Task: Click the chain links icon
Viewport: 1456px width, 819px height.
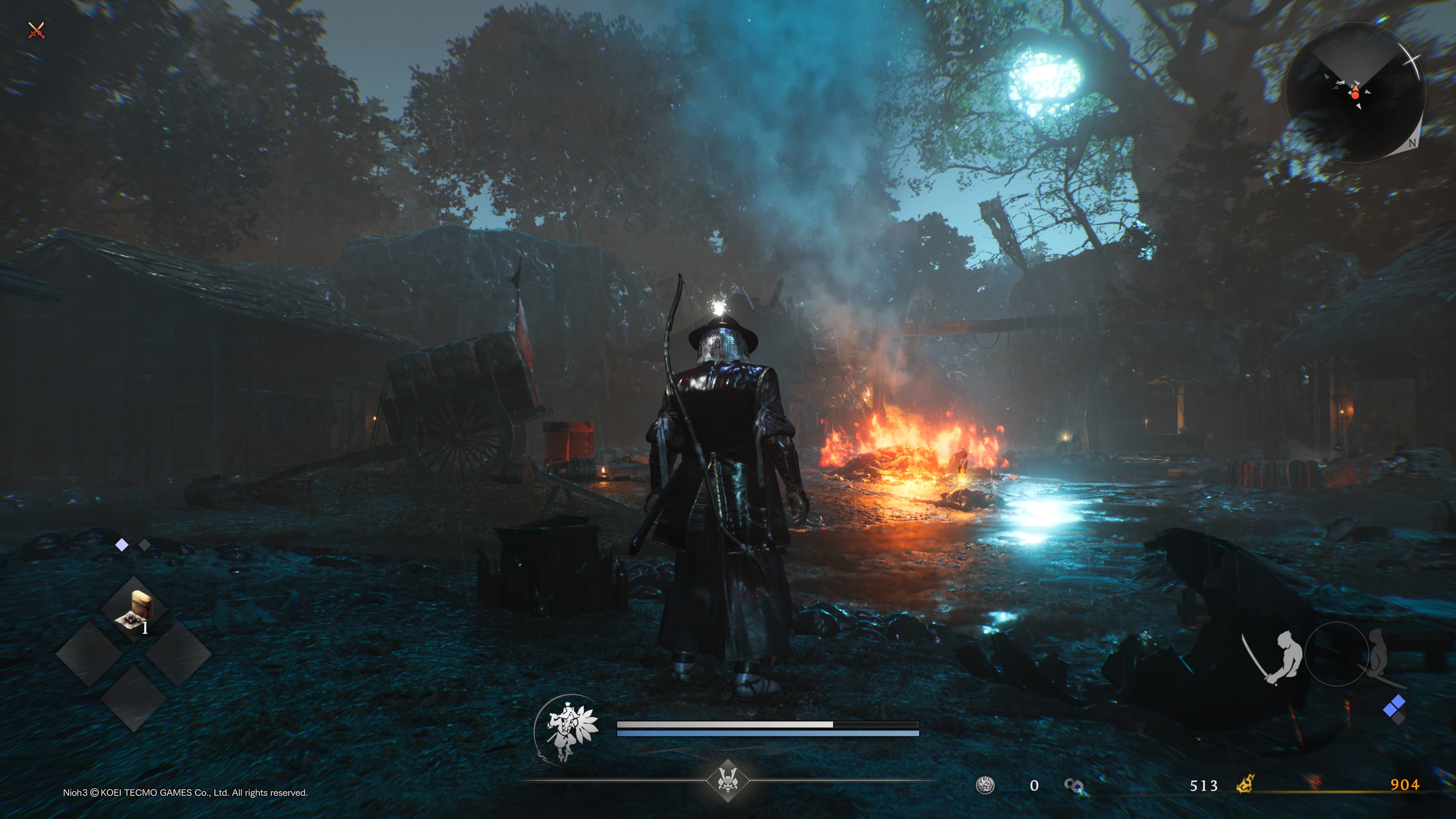Action: click(x=1073, y=785)
